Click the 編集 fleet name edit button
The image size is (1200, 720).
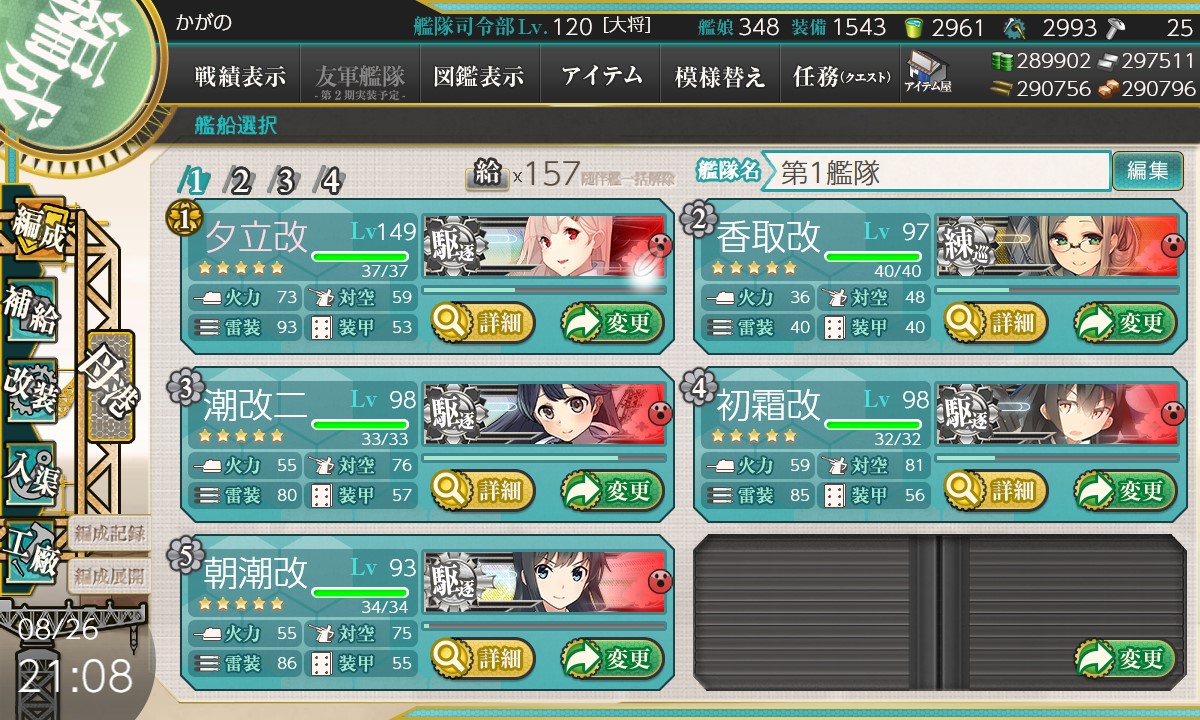(1147, 171)
